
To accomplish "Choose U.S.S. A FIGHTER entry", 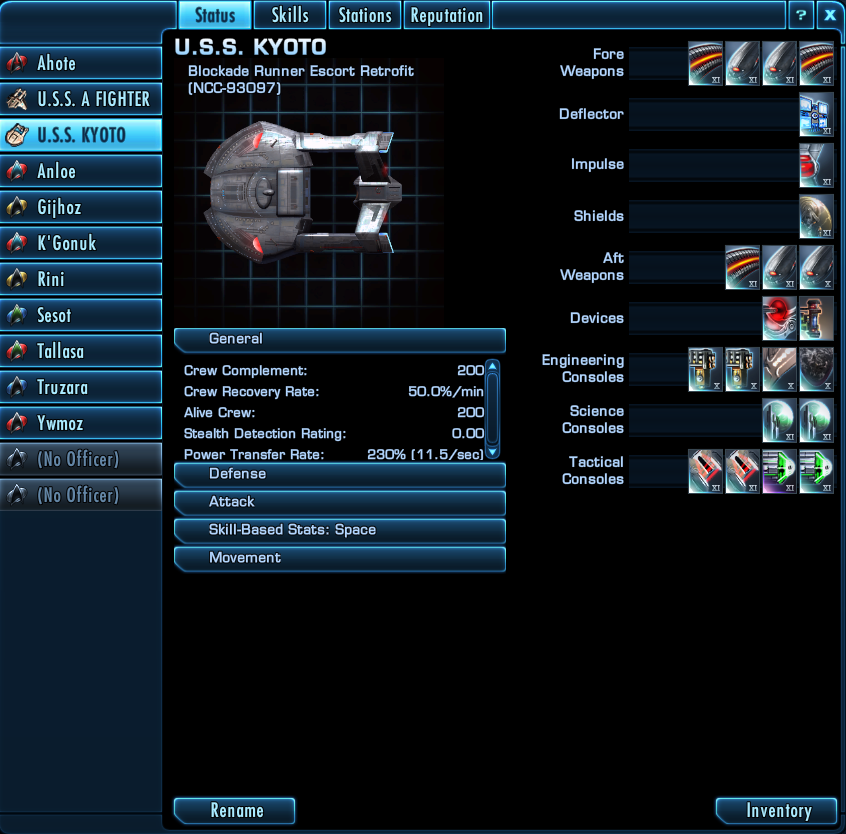I will [x=81, y=99].
